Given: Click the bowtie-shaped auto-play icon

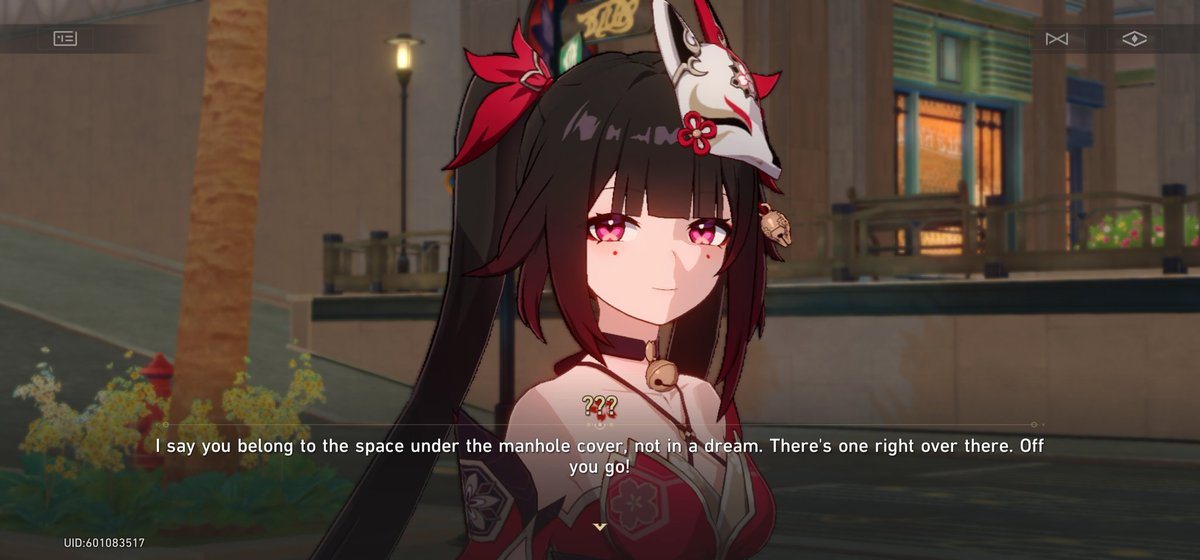Looking at the screenshot, I should pos(1057,39).
